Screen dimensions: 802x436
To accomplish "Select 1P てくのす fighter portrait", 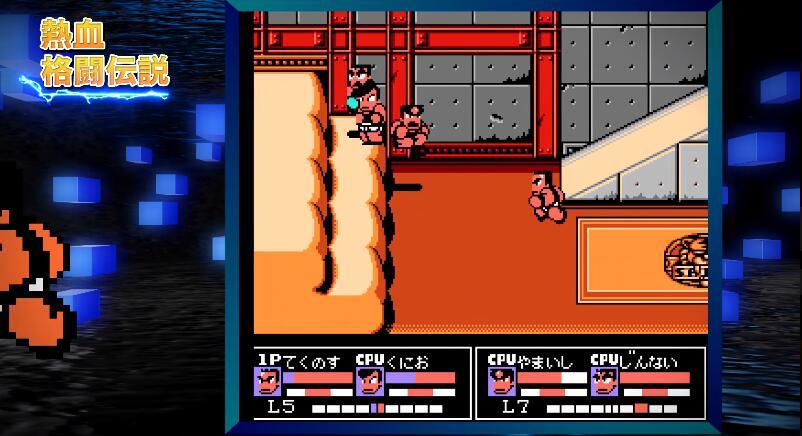I will coord(268,382).
